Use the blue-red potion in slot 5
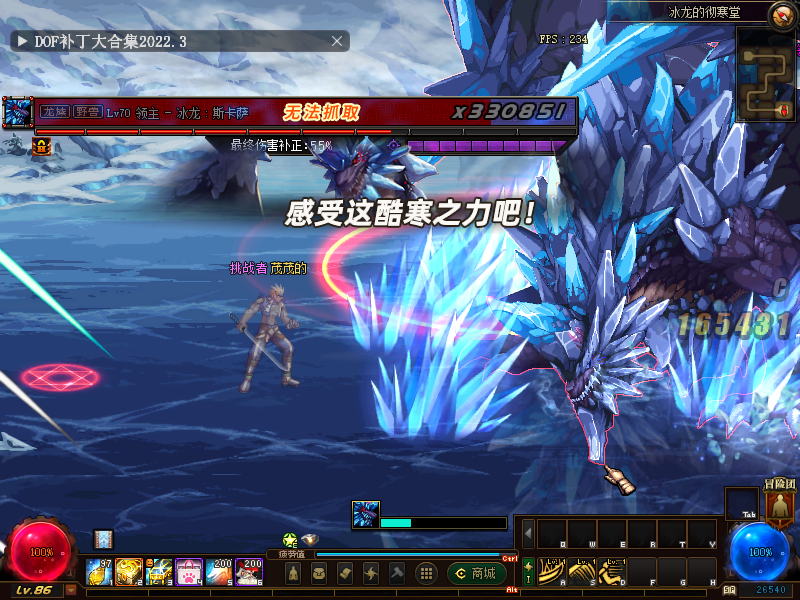 coord(219,571)
